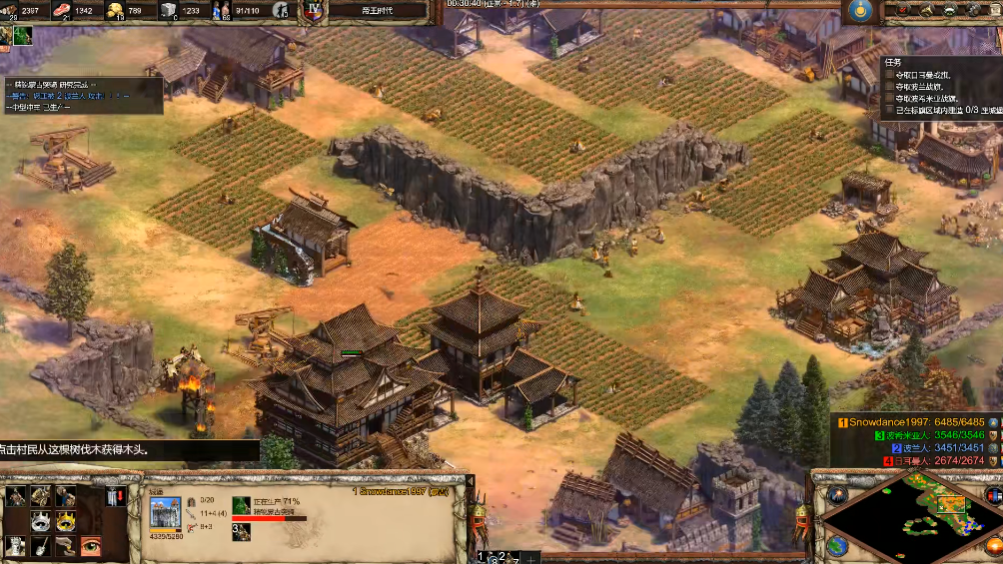Image resolution: width=1003 pixels, height=564 pixels.
Task: Click the minimap orange sun button
Action: [993, 546]
